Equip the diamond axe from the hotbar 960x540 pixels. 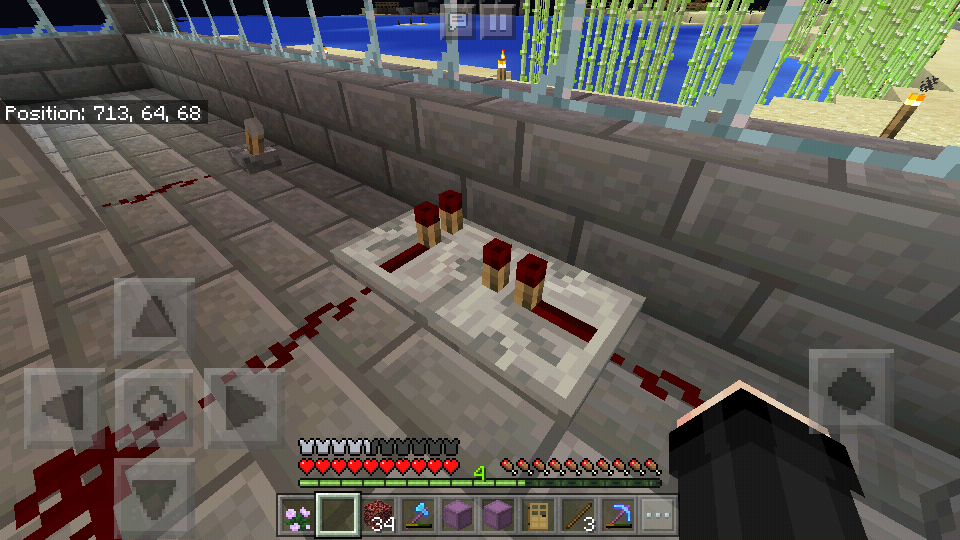click(417, 516)
